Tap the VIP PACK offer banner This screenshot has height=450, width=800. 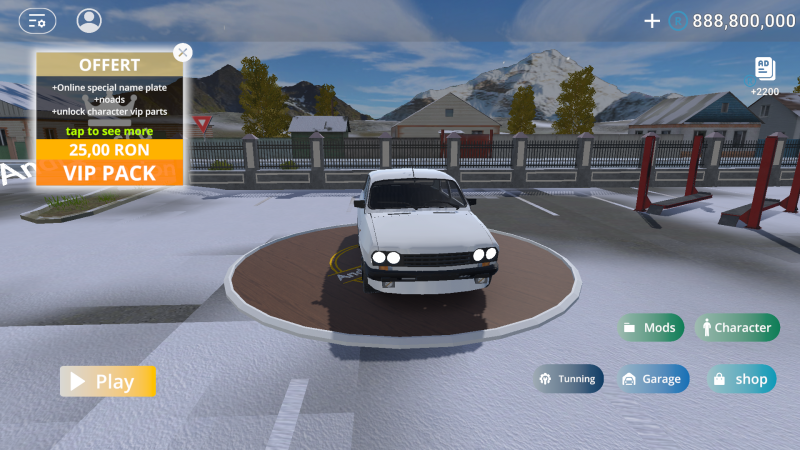[110, 173]
